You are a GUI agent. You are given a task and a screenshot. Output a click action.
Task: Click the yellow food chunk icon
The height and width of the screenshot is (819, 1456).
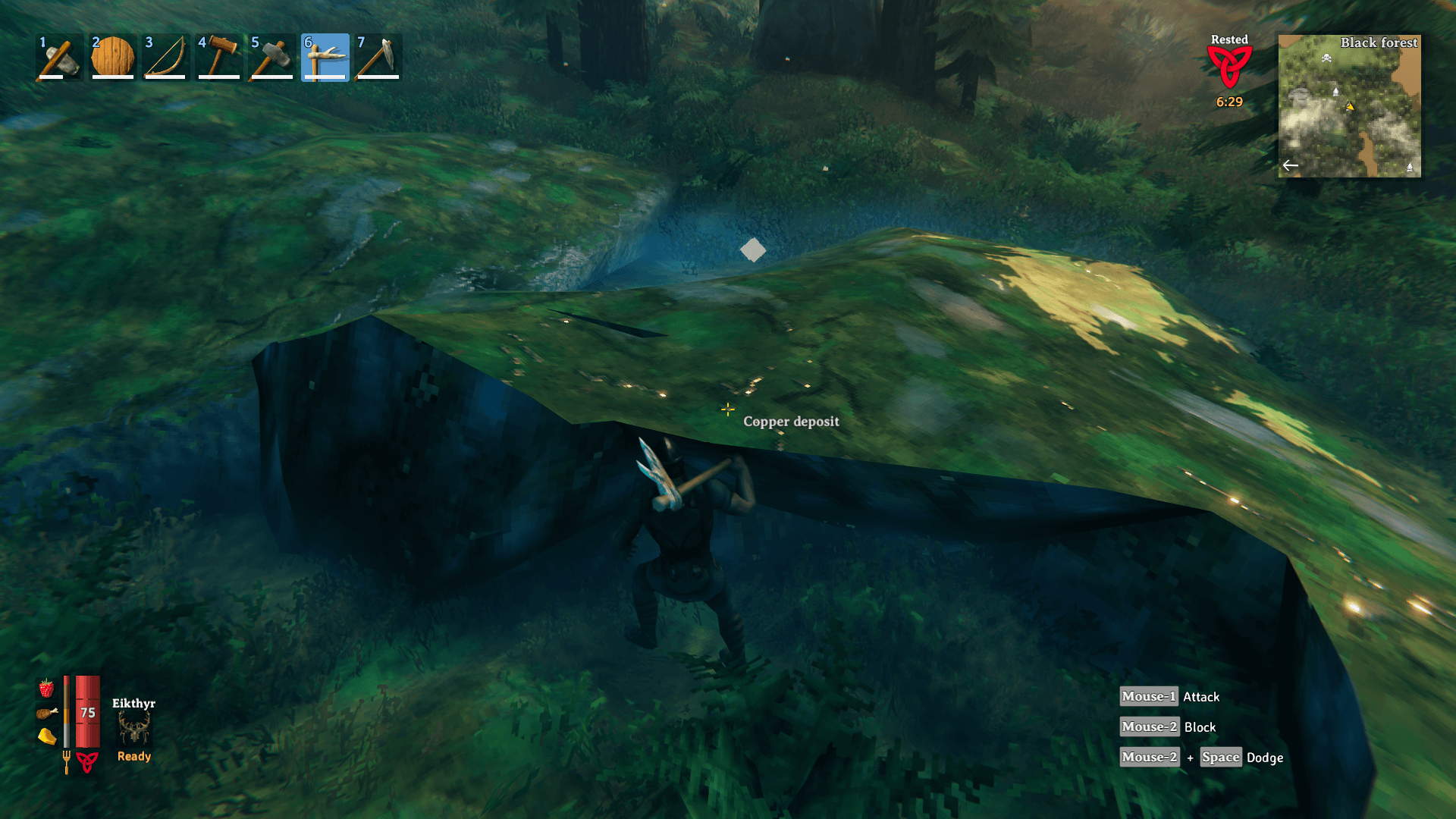tap(47, 736)
